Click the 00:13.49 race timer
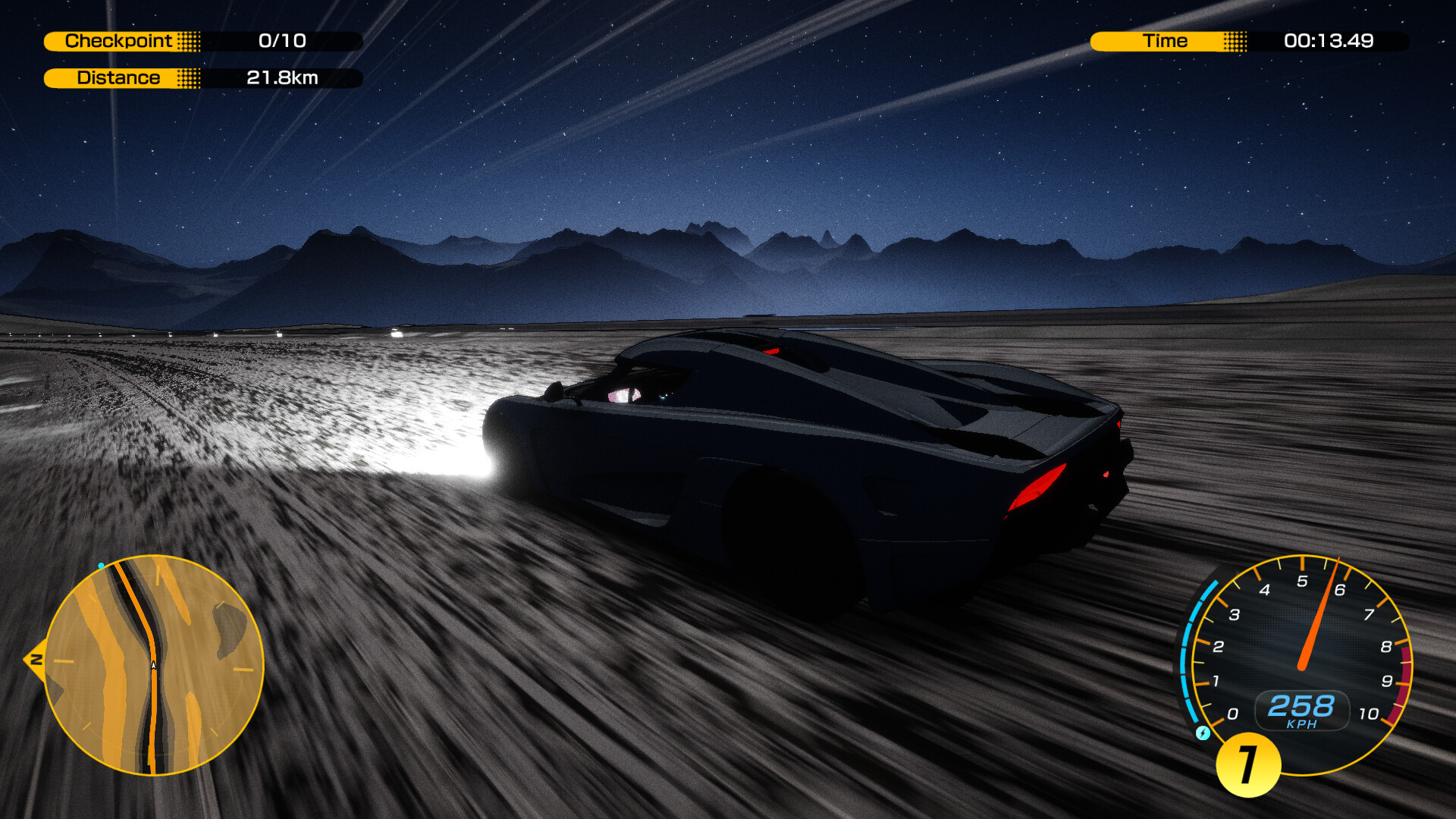This screenshot has height=819, width=1456. (x=1331, y=42)
